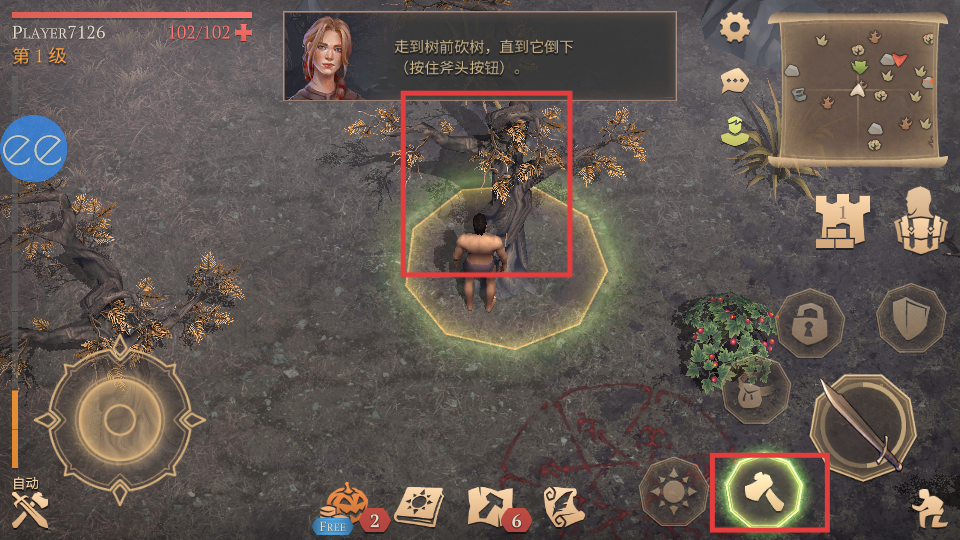Open the green player profile icon
Screen dimensions: 960x540
735,131
